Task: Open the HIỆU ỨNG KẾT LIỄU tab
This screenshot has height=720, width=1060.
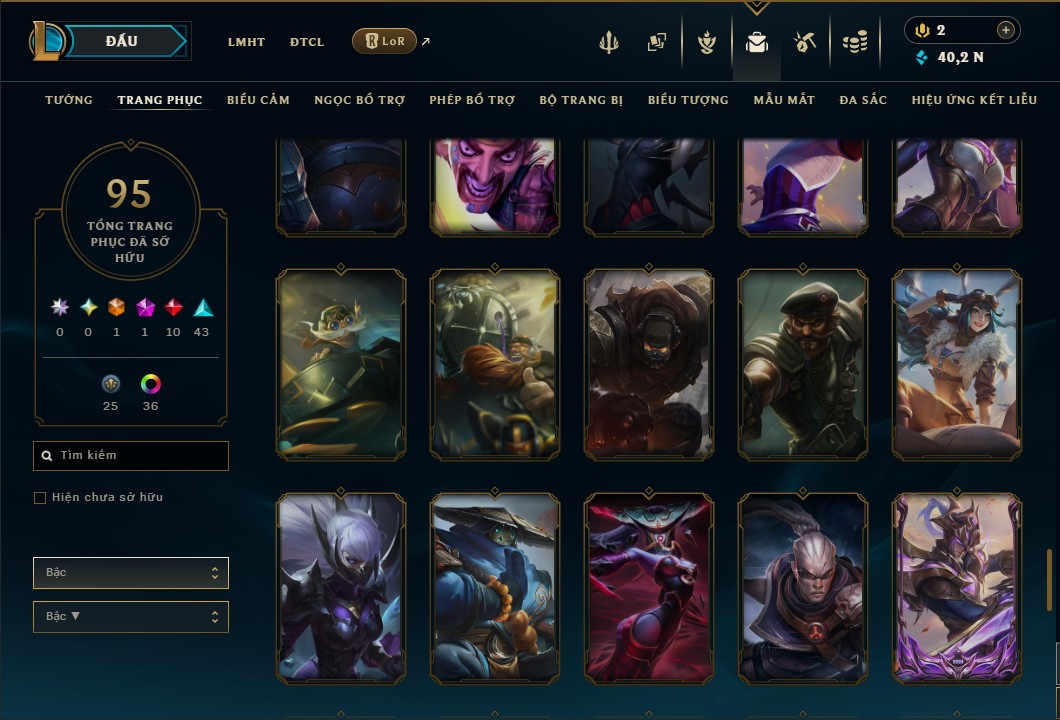Action: [x=974, y=100]
